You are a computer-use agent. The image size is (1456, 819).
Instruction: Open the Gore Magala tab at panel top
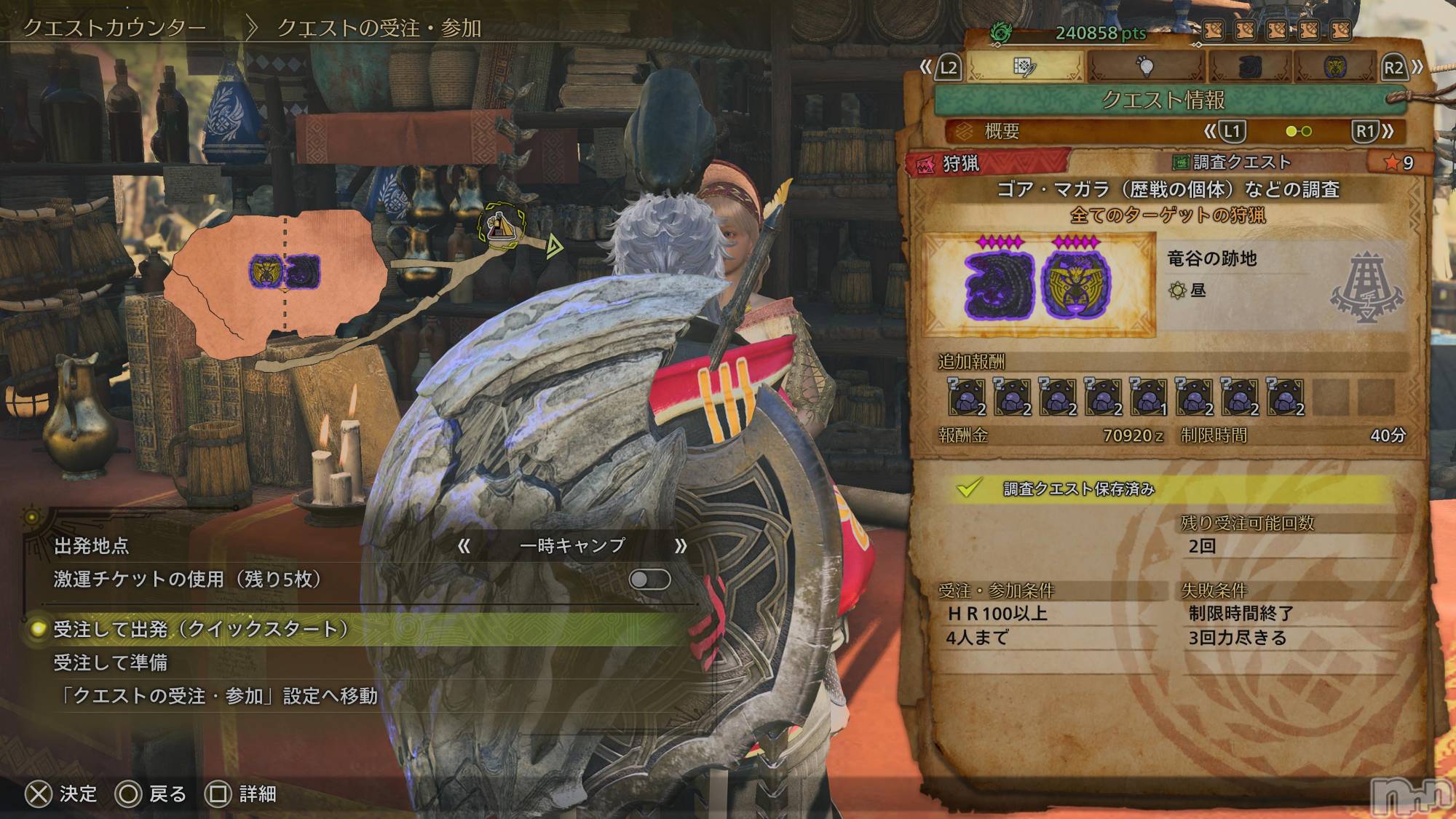(x=1250, y=67)
